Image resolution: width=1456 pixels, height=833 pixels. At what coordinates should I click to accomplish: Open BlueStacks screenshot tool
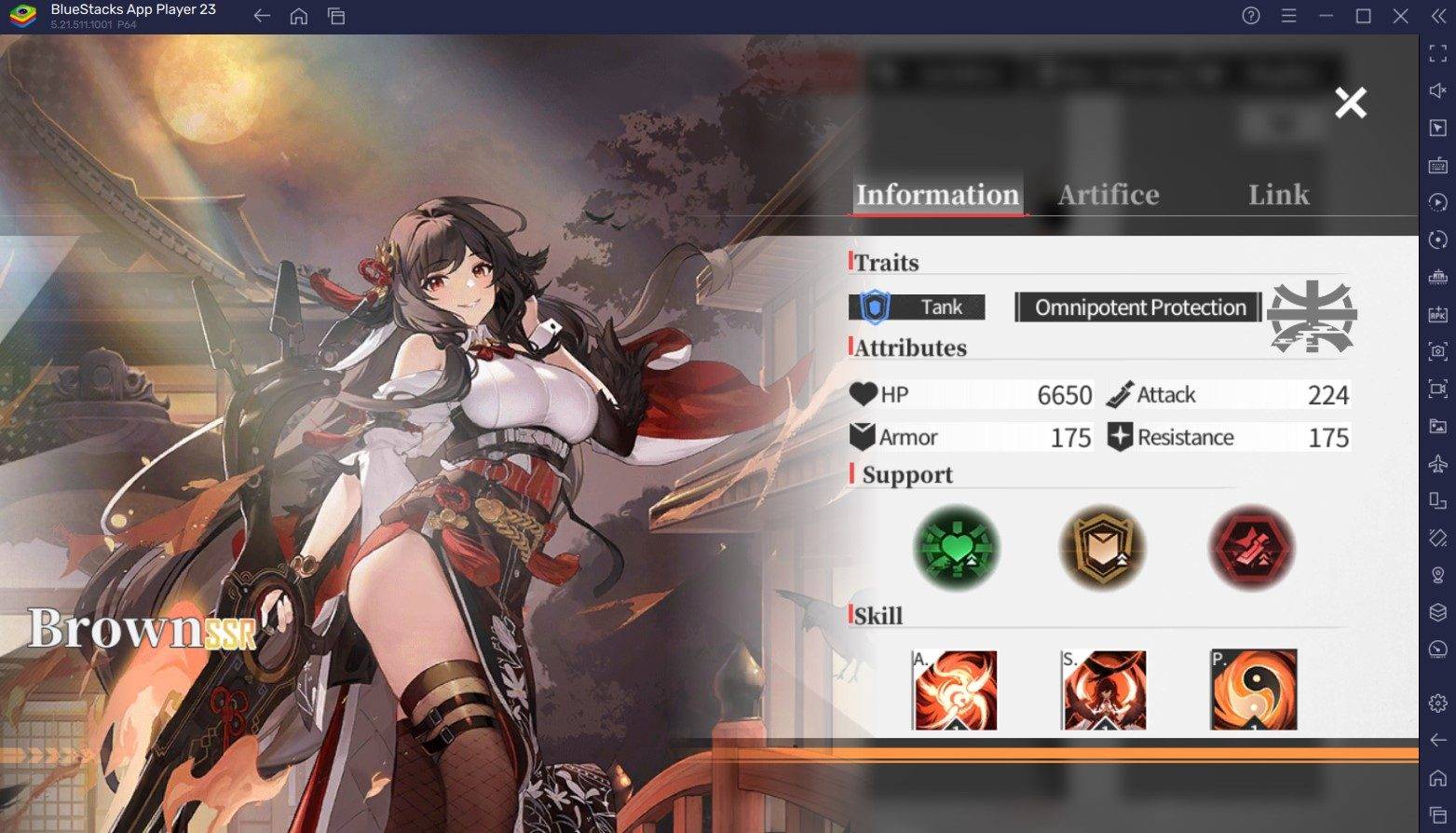pos(1436,351)
